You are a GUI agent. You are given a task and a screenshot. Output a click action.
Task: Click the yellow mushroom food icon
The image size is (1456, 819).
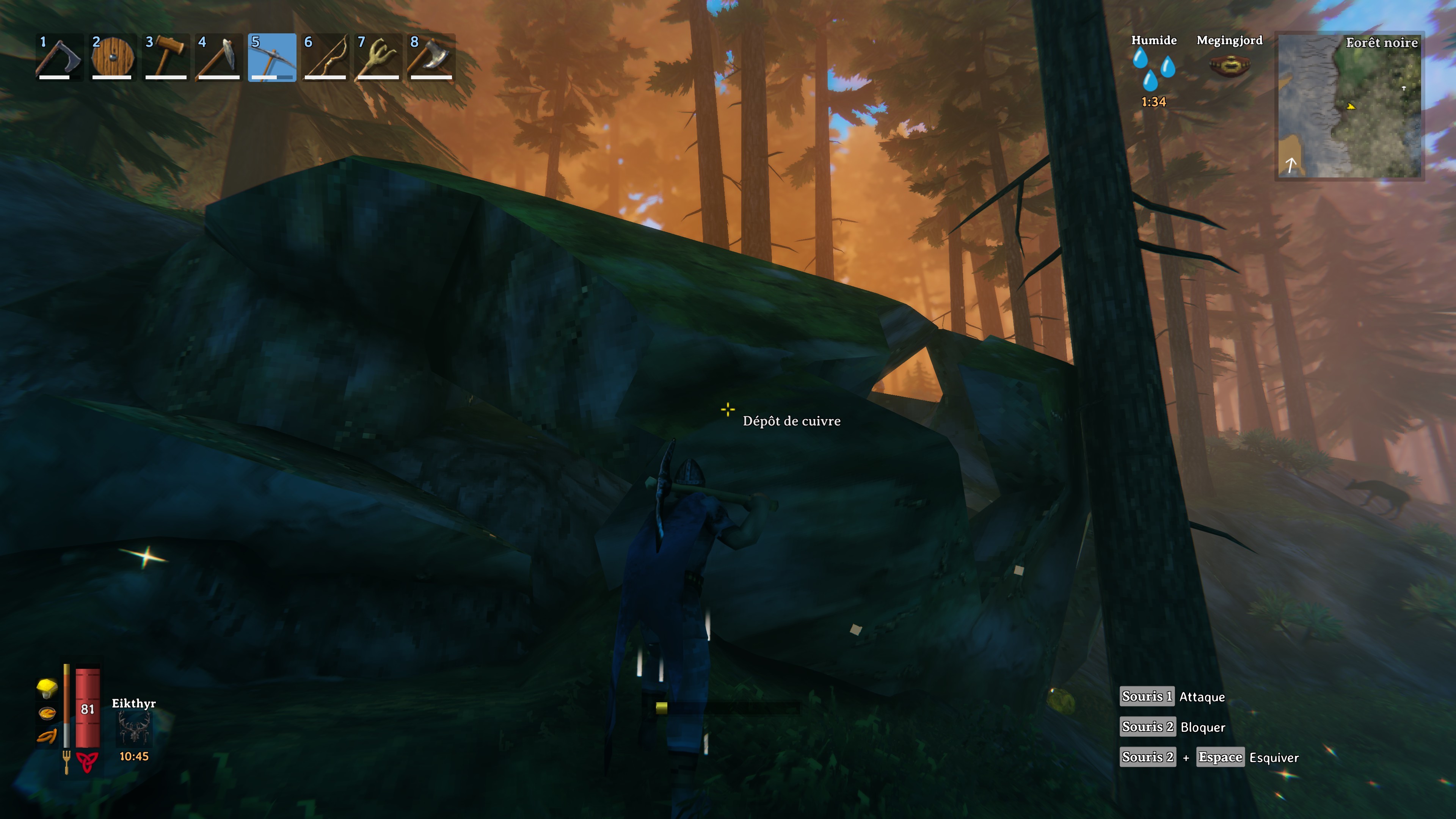point(47,687)
